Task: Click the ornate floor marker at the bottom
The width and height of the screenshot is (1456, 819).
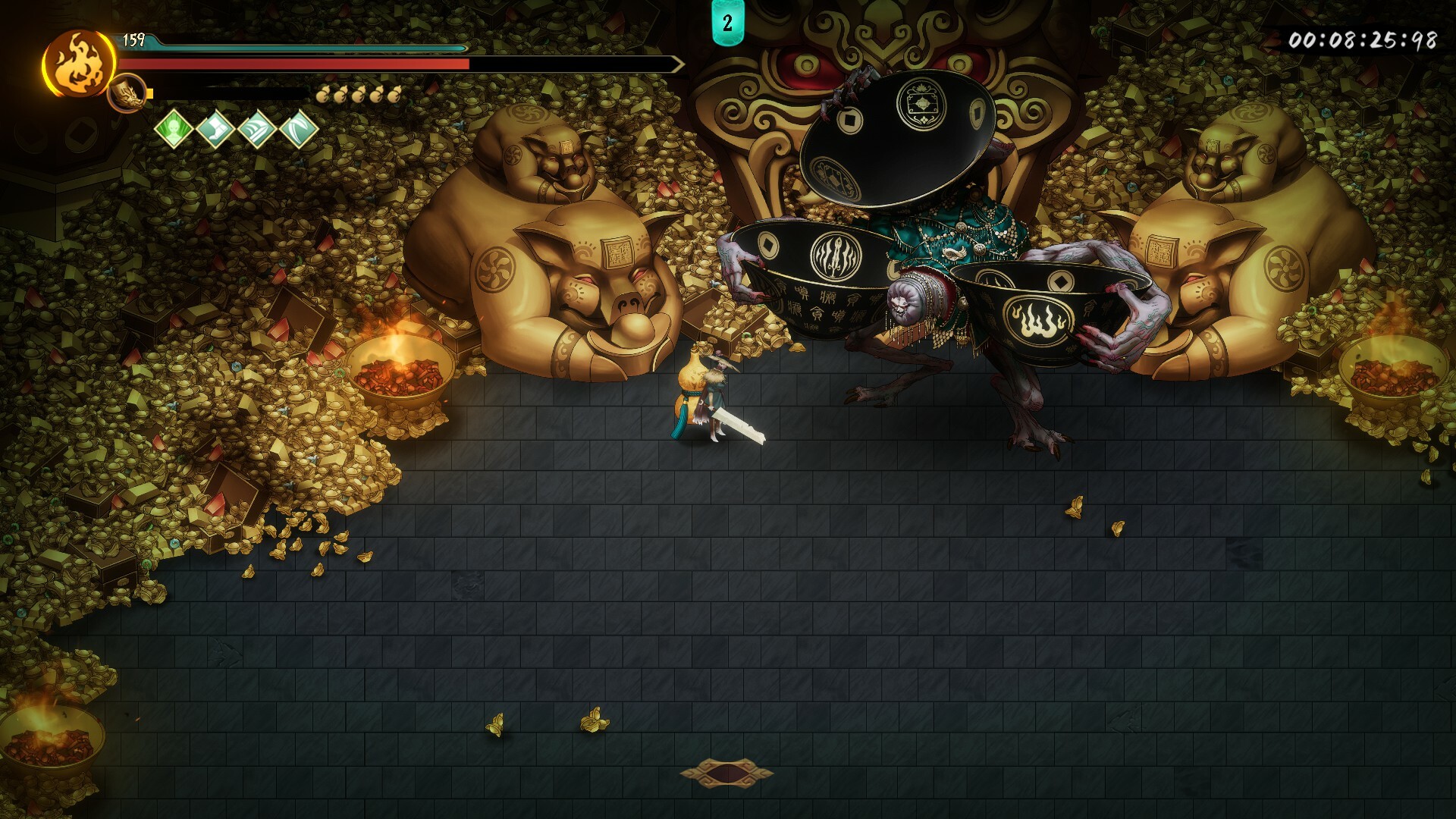Action: pyautogui.click(x=726, y=772)
